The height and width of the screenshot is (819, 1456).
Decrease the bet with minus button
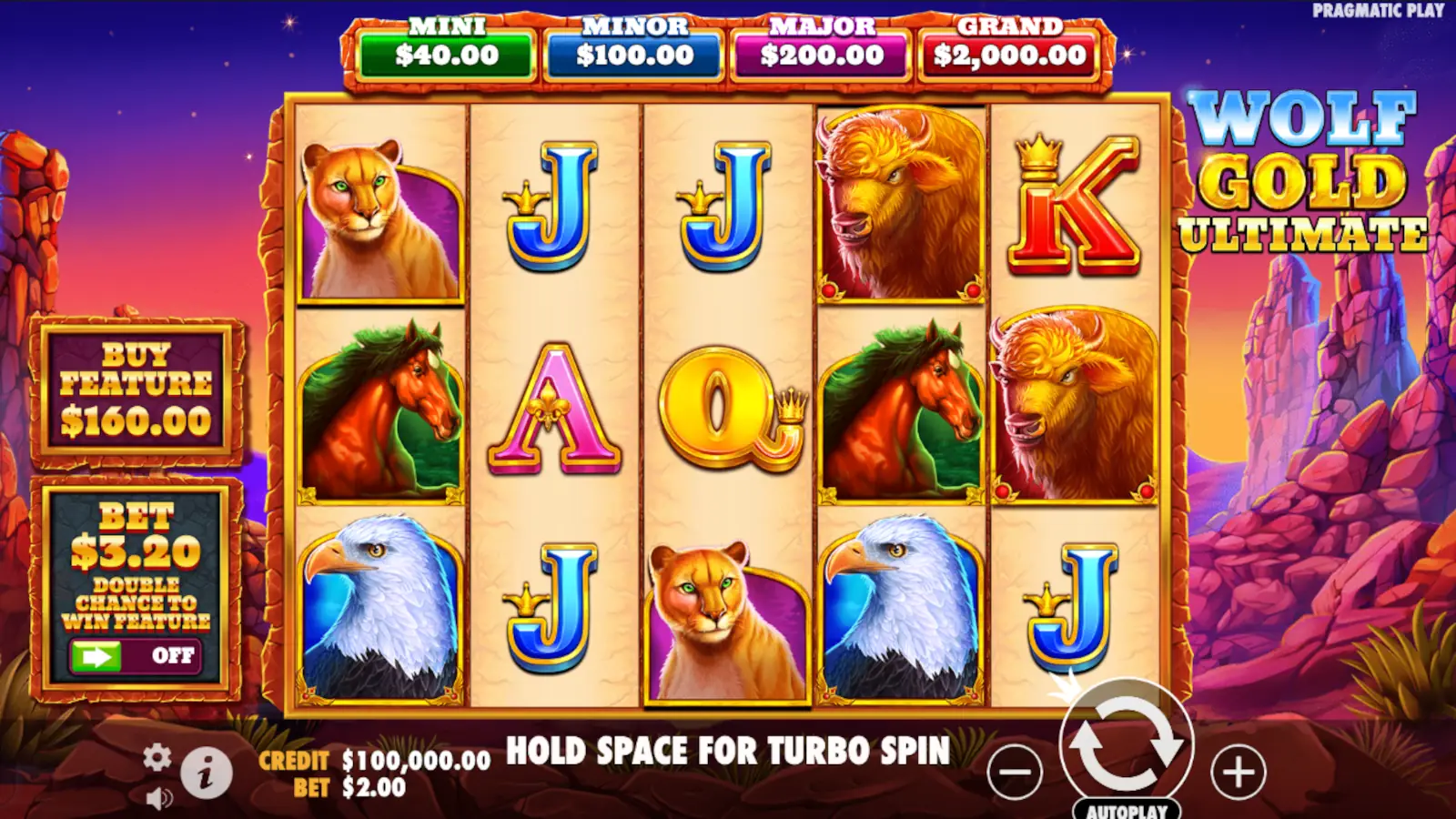(x=1014, y=770)
